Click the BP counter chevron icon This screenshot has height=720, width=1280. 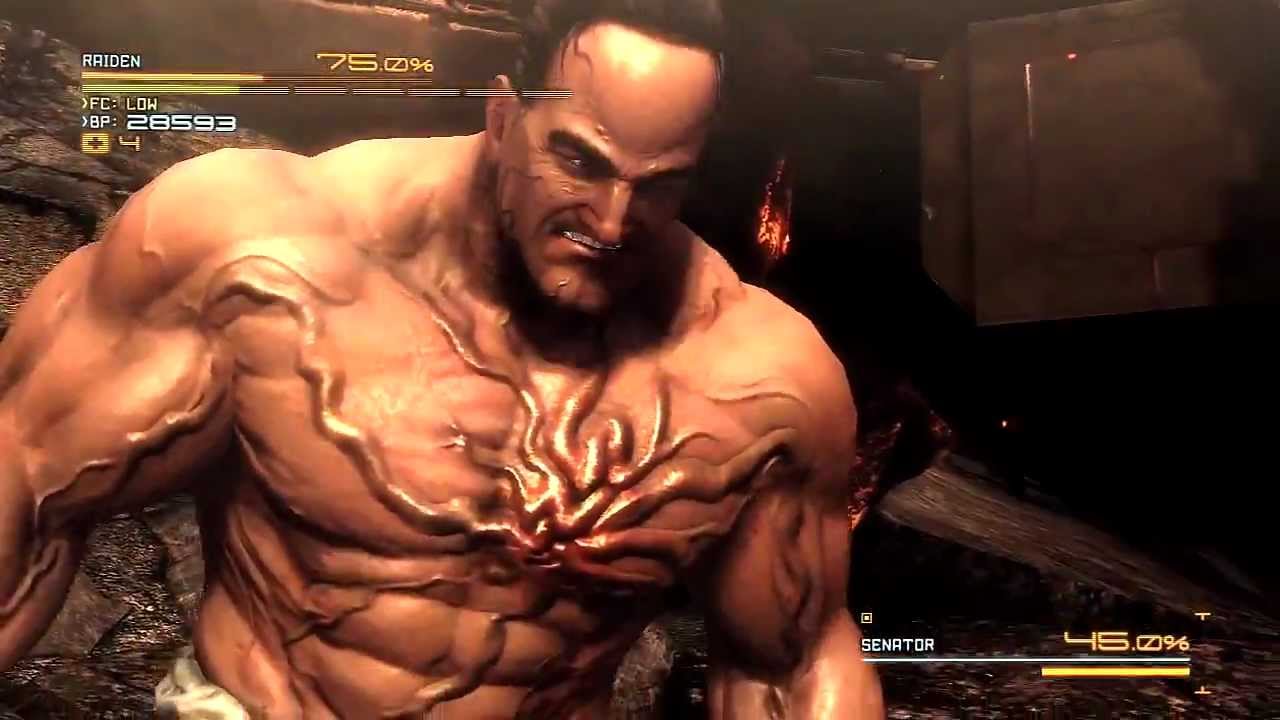[84, 121]
